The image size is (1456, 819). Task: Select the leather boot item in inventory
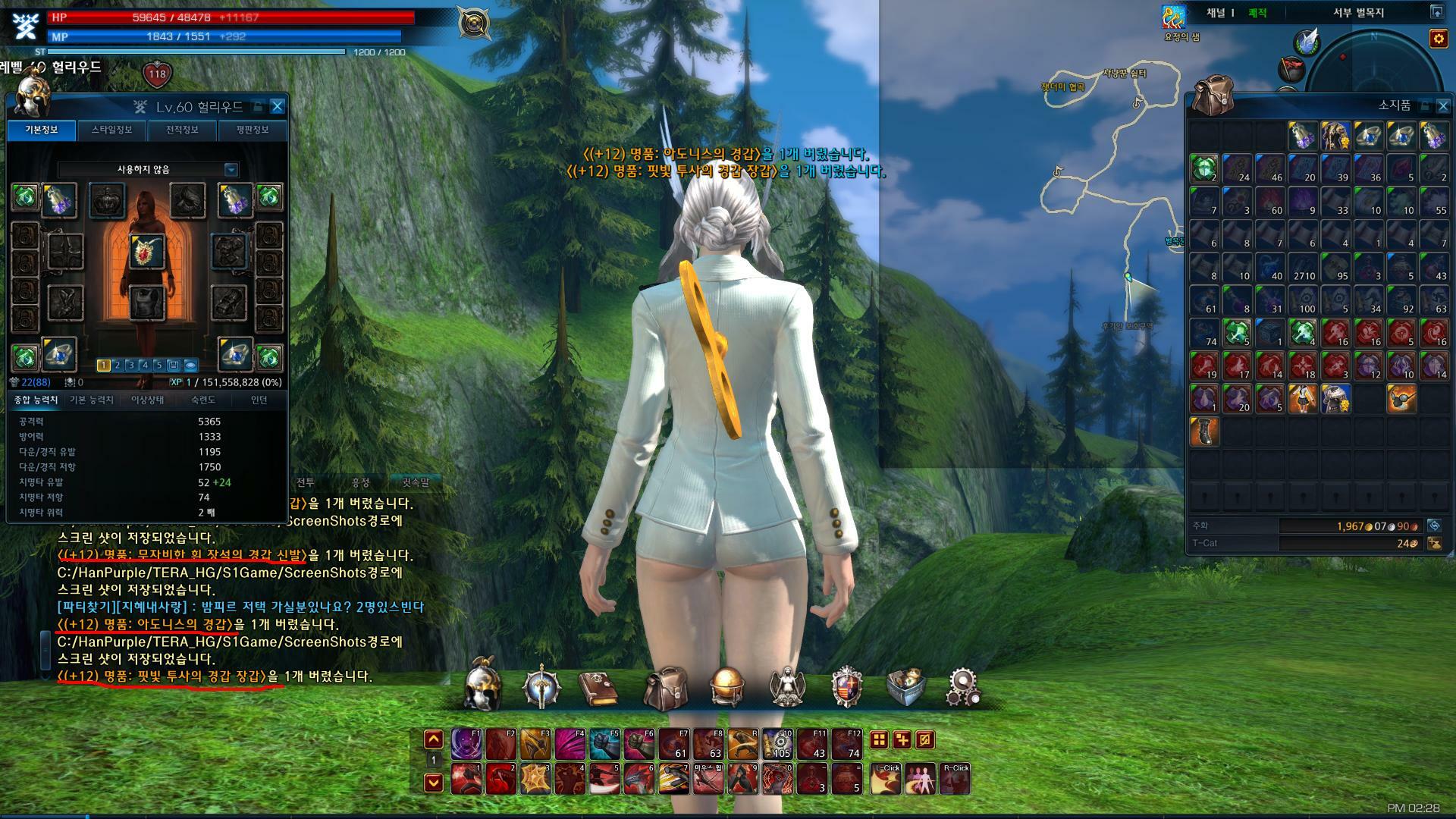pyautogui.click(x=1204, y=431)
